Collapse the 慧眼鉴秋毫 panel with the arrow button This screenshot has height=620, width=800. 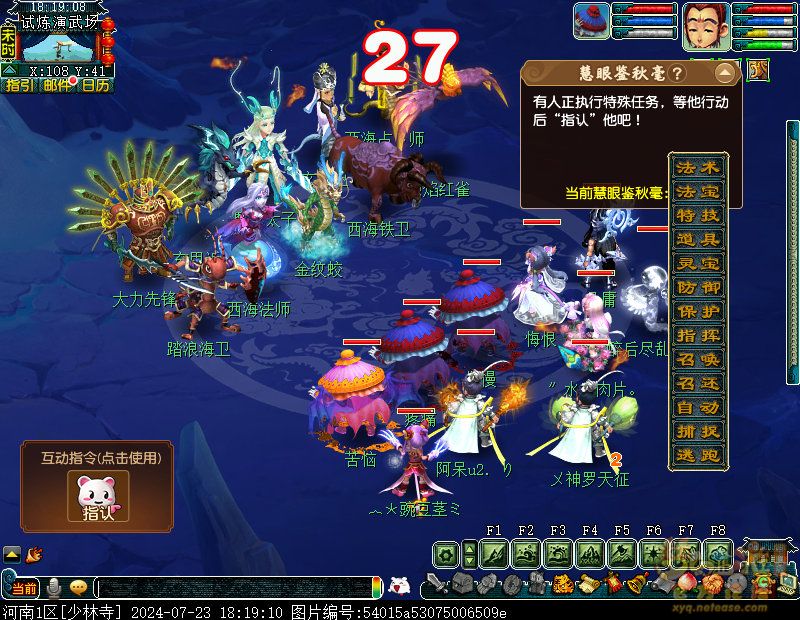tap(724, 74)
